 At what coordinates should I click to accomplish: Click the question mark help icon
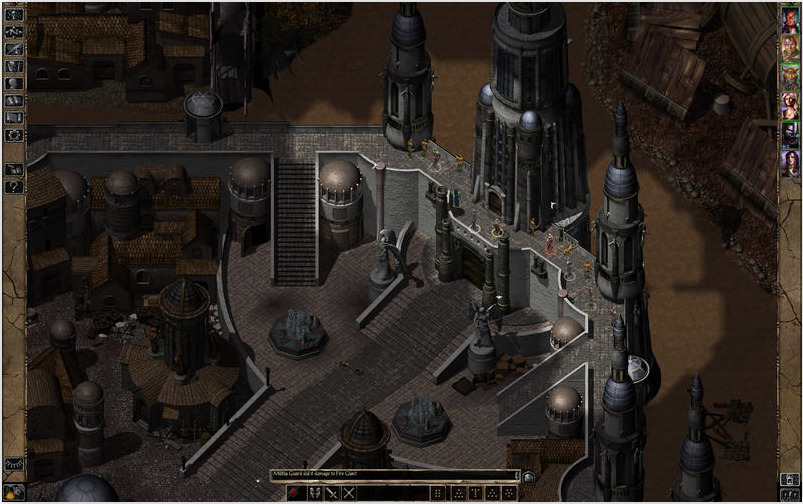14,186
